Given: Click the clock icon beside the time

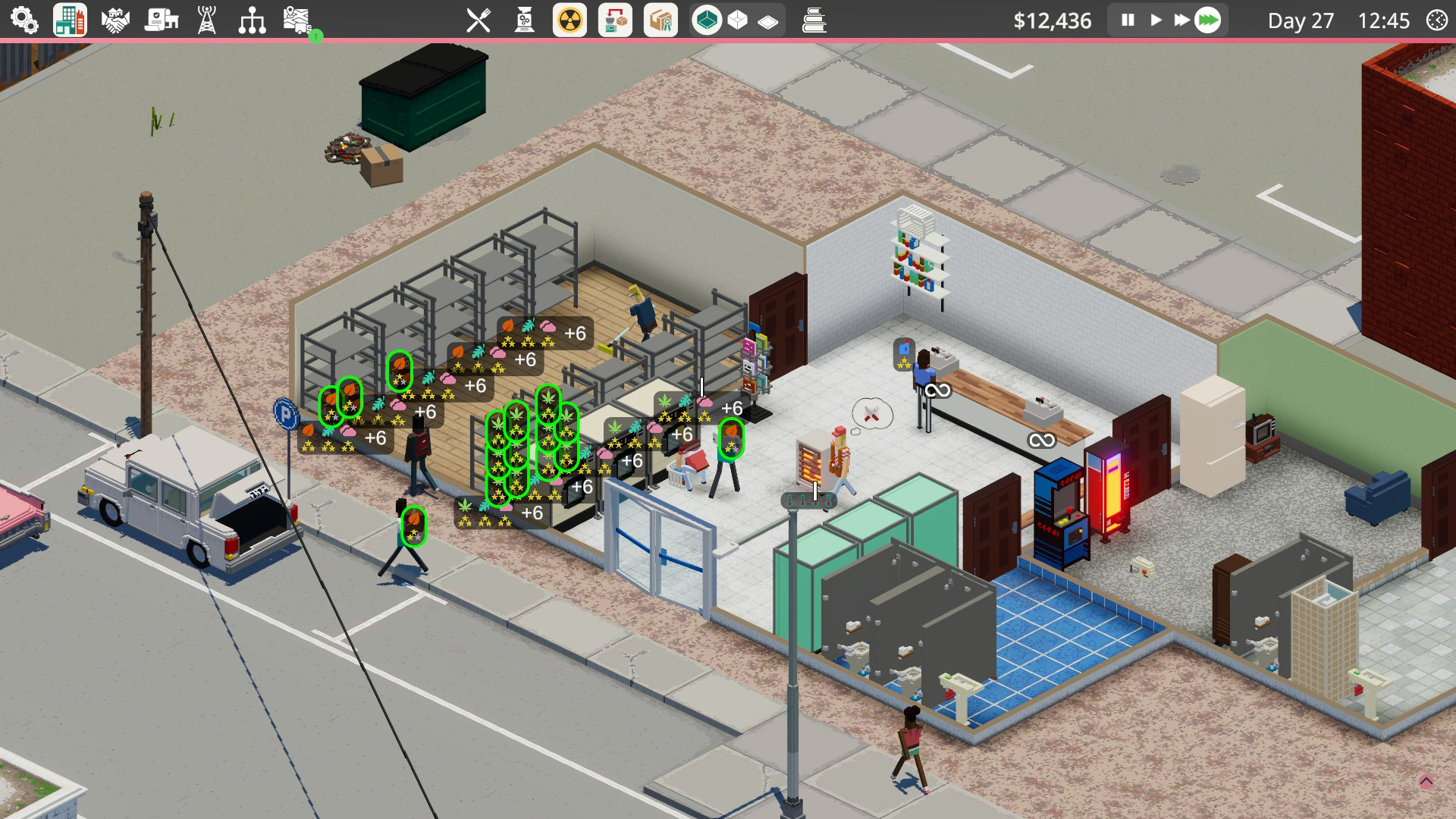Looking at the screenshot, I should coord(1436,20).
